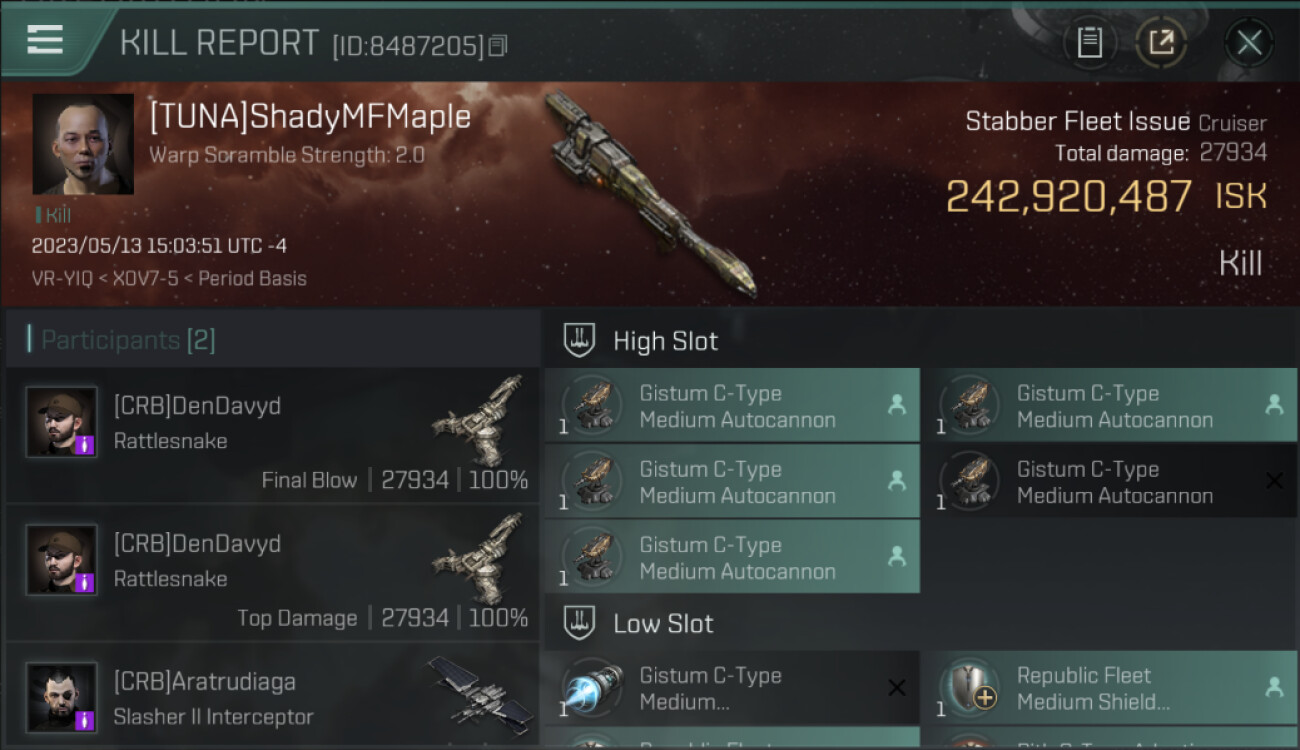Open the clipboard notes icon
Viewport: 1300px width, 750px height.
click(x=1089, y=42)
